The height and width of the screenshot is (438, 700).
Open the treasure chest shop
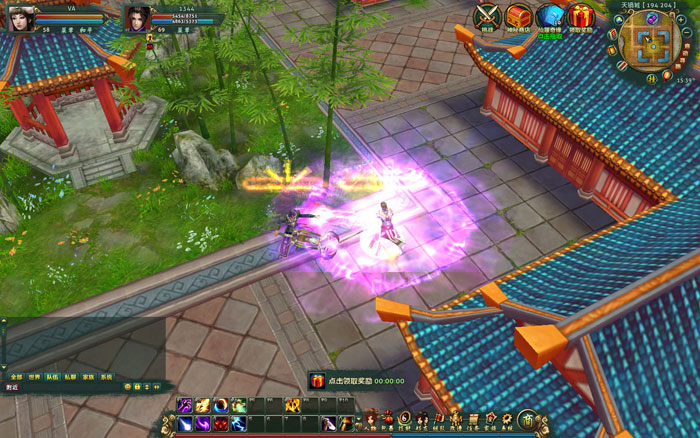click(x=518, y=16)
